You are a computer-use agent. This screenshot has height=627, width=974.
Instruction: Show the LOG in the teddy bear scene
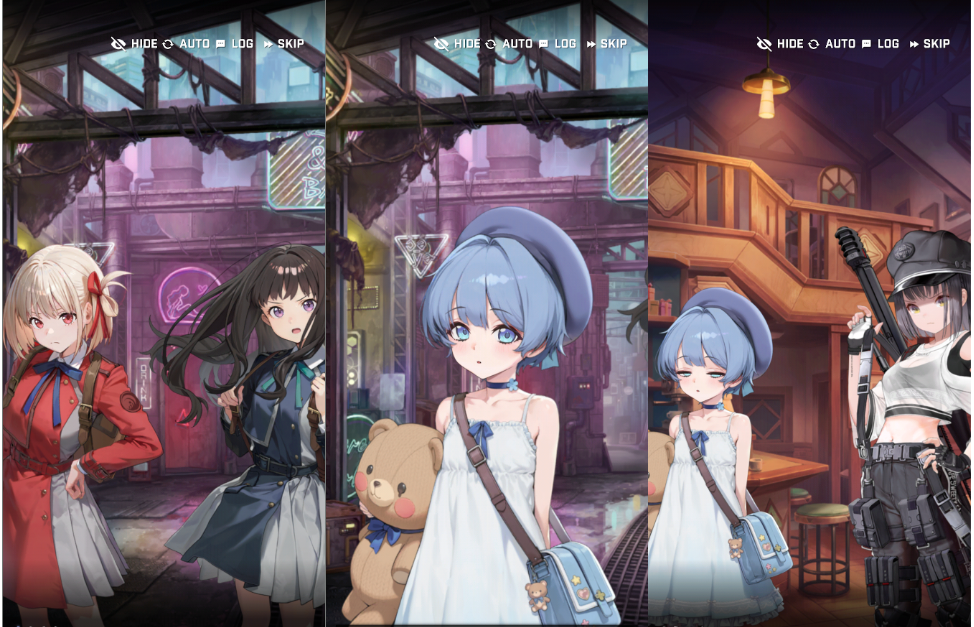tap(558, 44)
